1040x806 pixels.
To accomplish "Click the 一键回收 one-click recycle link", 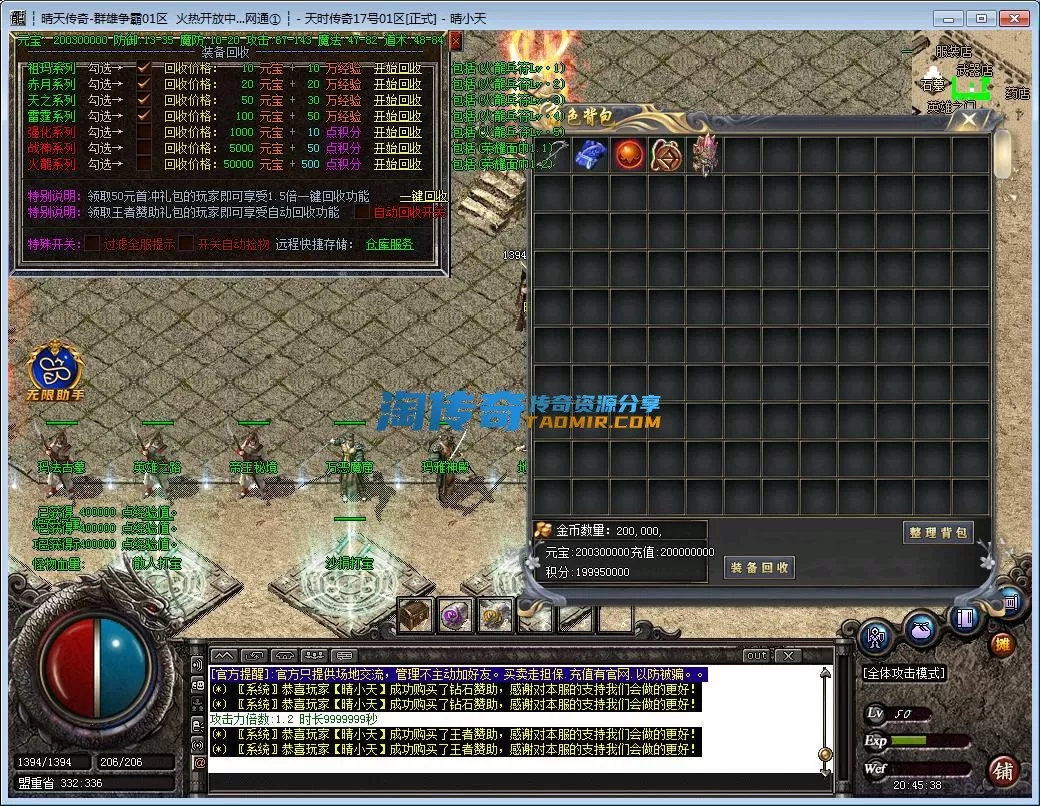I will [x=423, y=197].
